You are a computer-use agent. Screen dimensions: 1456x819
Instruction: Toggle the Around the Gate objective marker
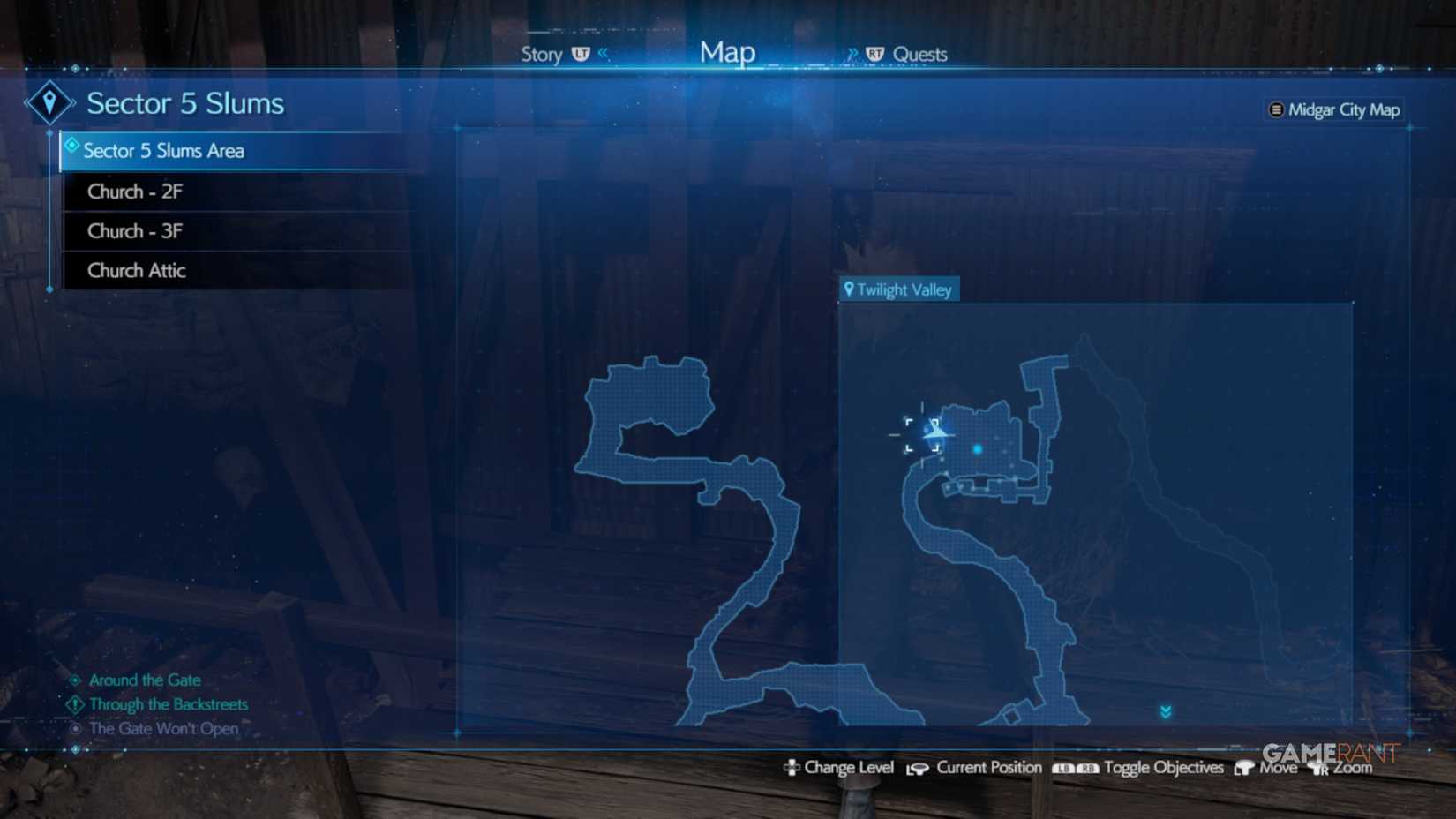click(76, 680)
